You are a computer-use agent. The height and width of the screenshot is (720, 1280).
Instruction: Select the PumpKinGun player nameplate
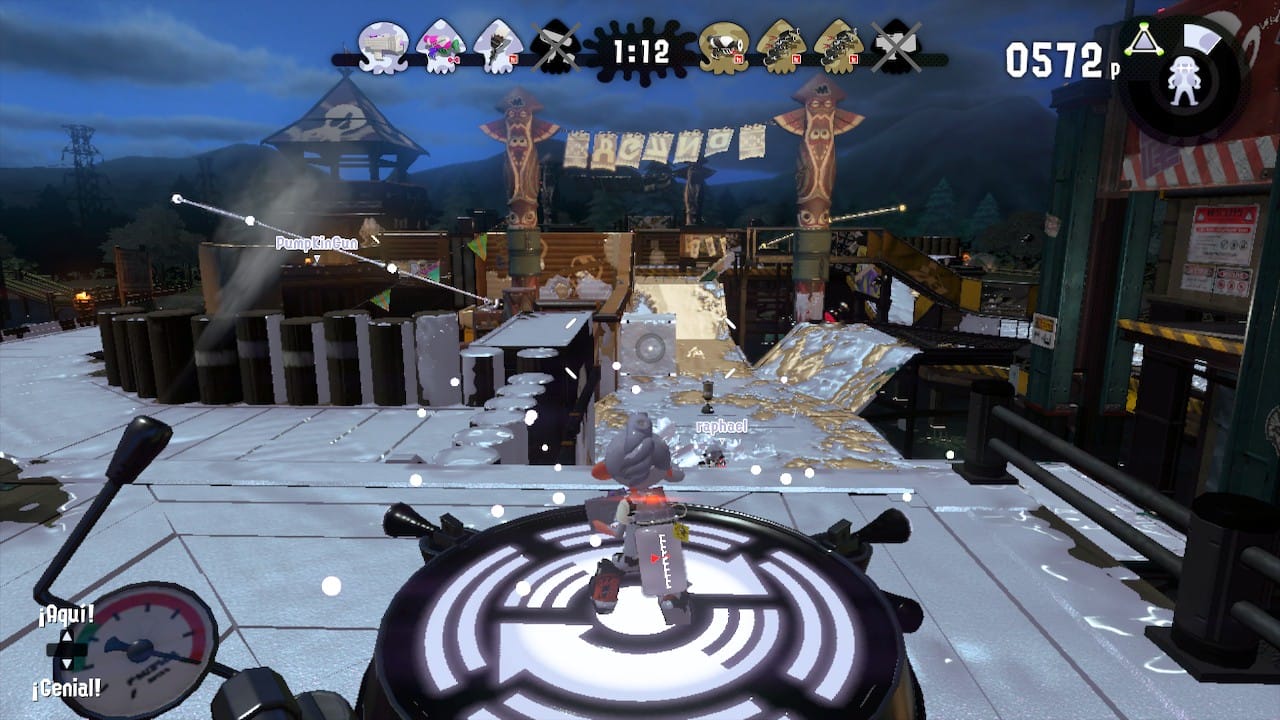317,240
